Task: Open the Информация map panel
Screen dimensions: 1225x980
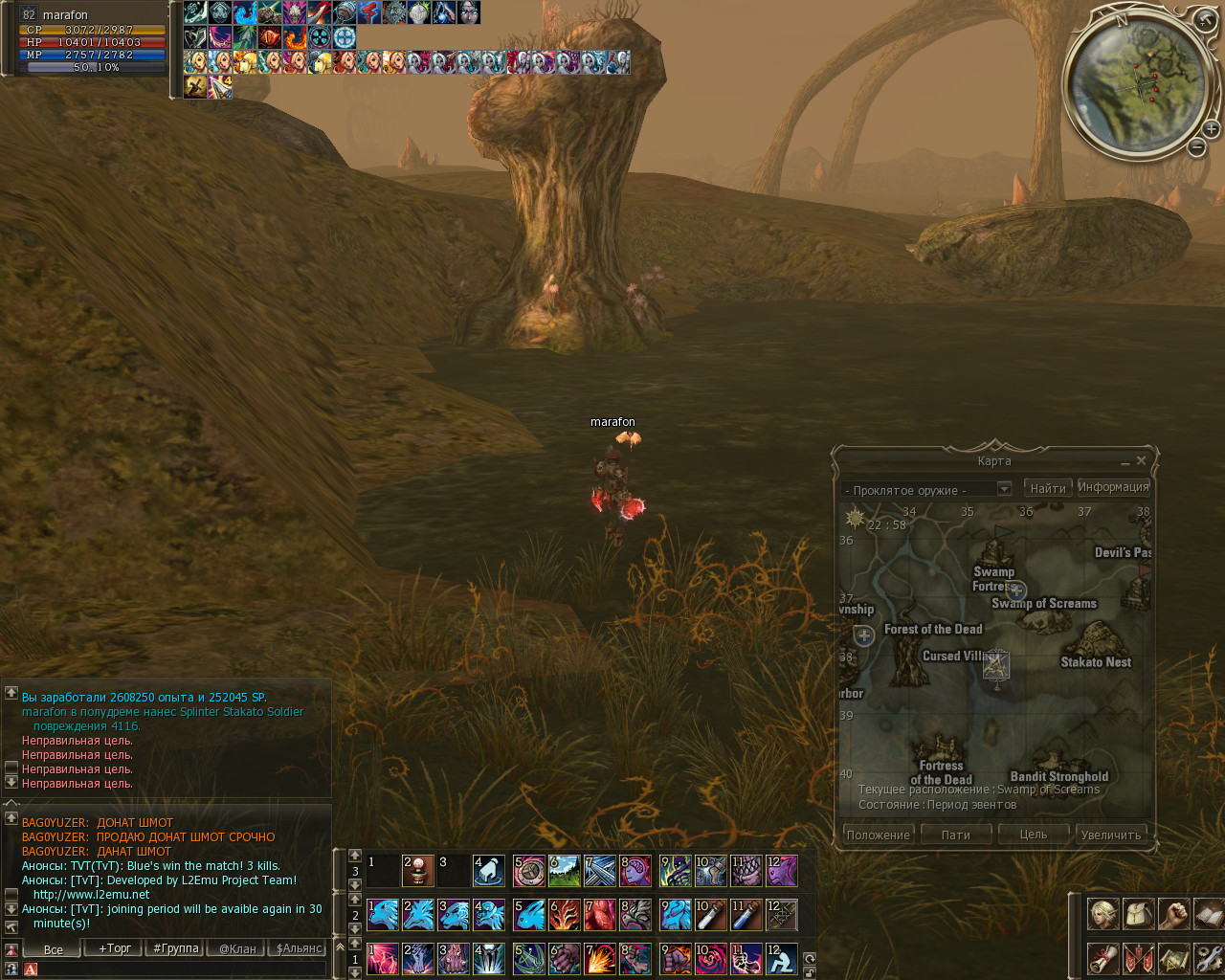Action: click(1113, 487)
